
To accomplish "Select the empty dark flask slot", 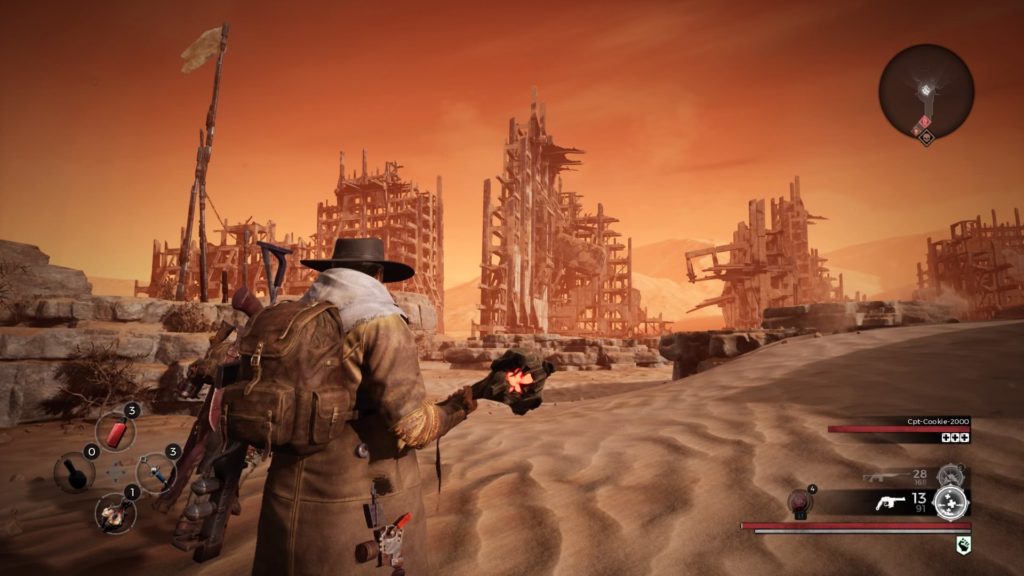I will [75, 472].
